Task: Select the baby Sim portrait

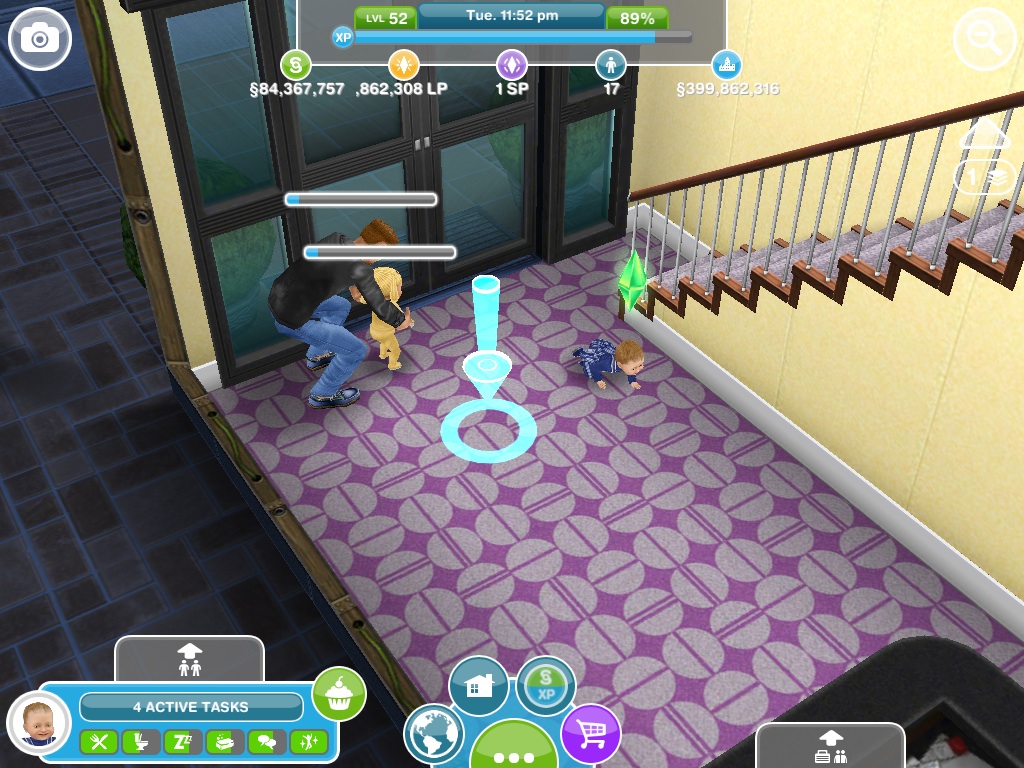Action: click(38, 722)
